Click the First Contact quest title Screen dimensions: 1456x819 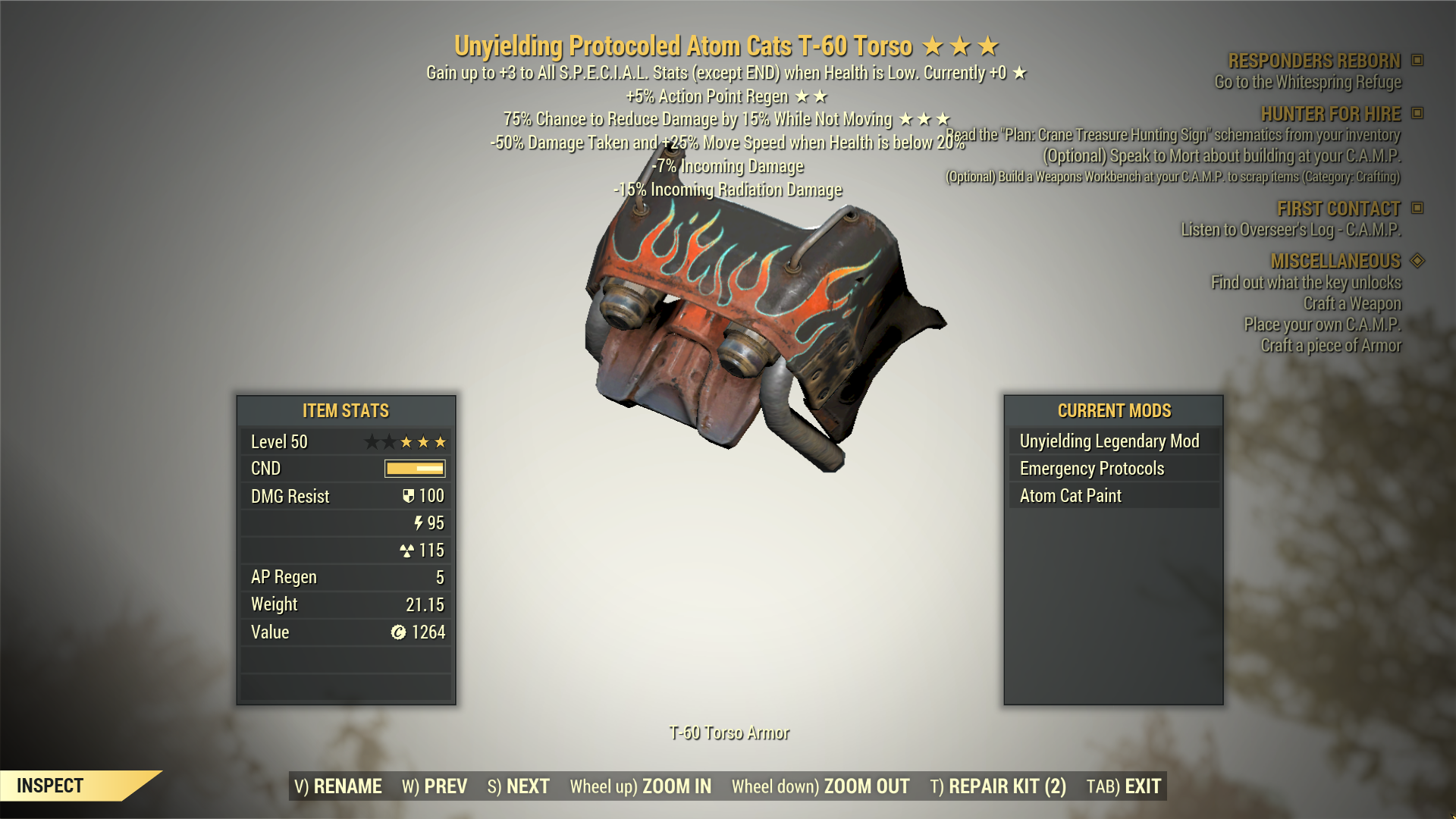(1338, 209)
